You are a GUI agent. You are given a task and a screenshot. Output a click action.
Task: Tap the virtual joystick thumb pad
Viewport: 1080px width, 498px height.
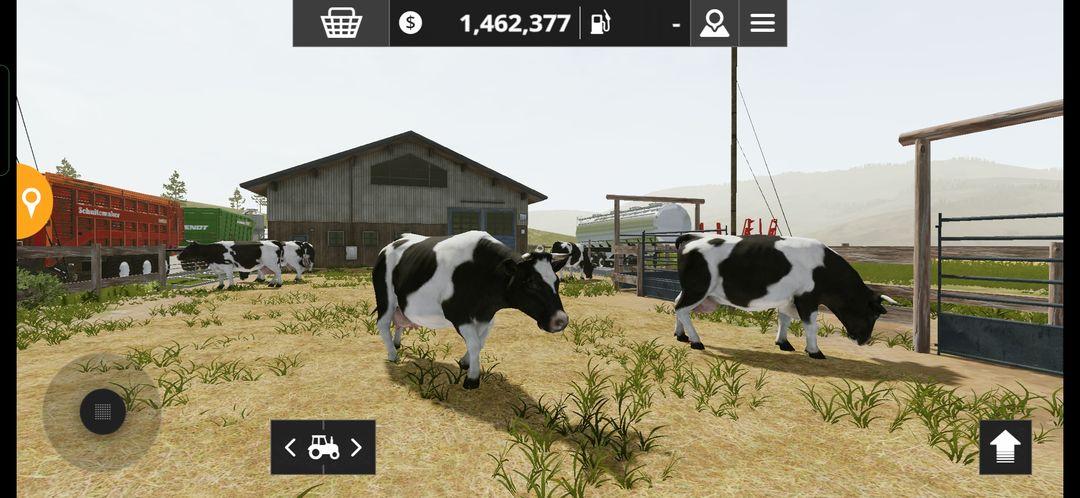point(102,412)
